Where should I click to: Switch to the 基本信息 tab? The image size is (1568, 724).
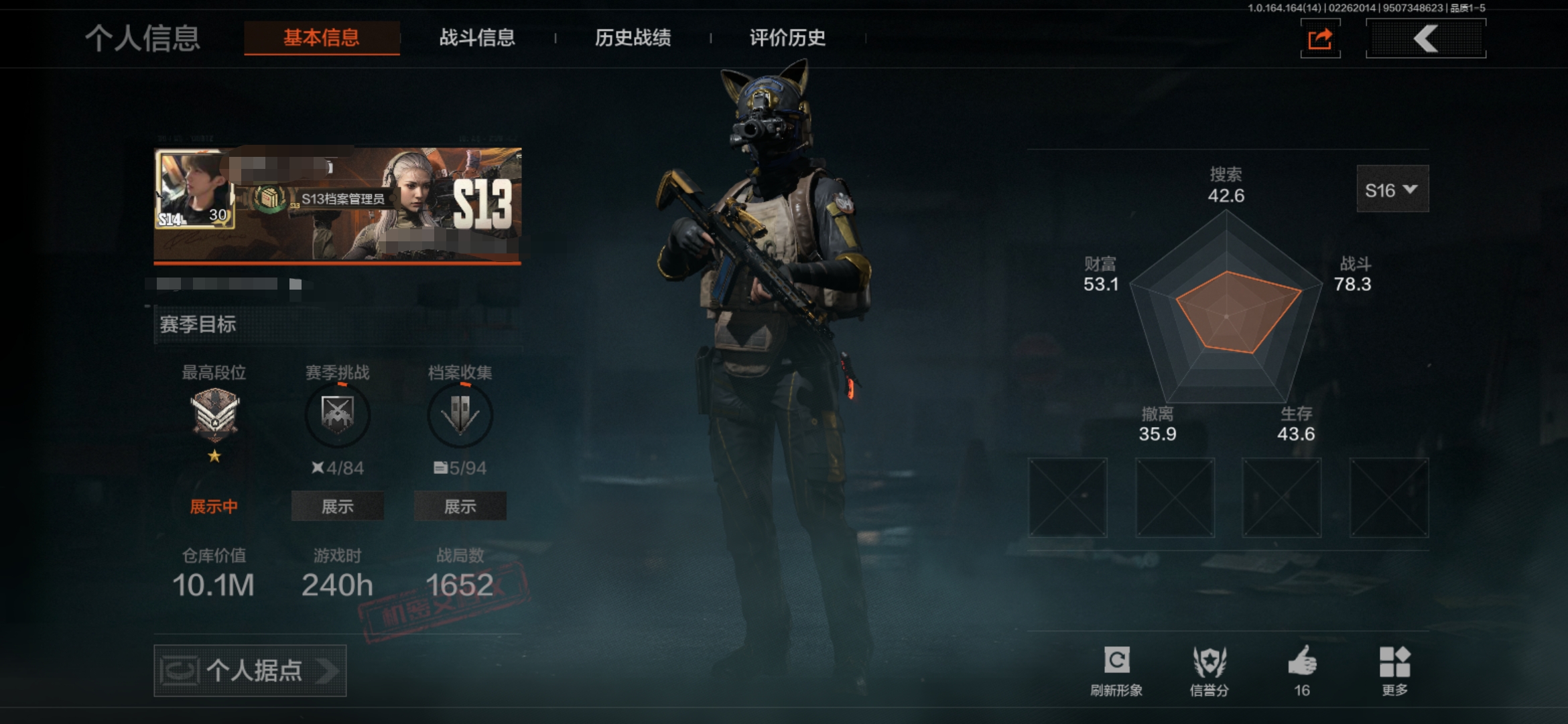point(322,38)
